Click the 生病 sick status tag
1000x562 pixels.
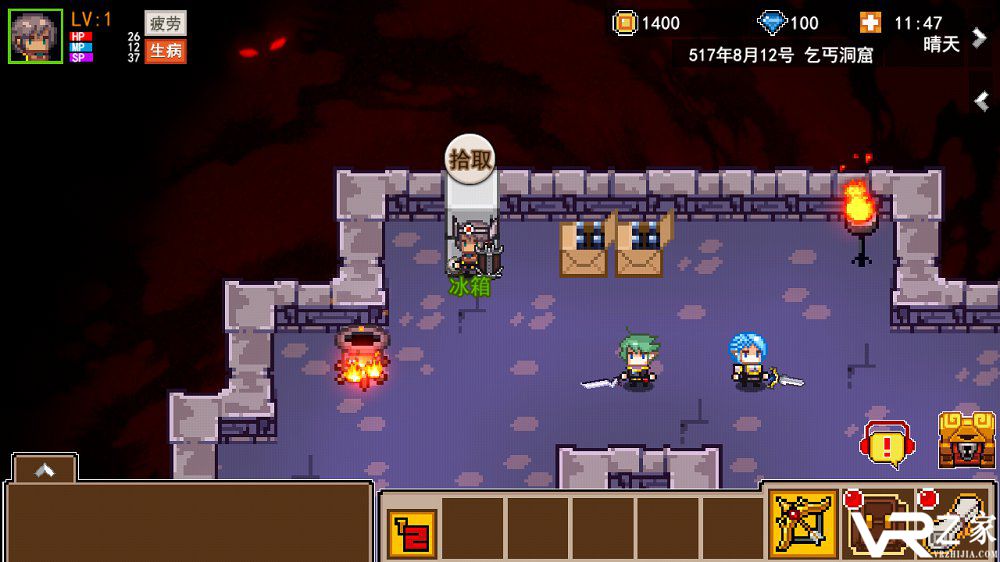coord(165,50)
